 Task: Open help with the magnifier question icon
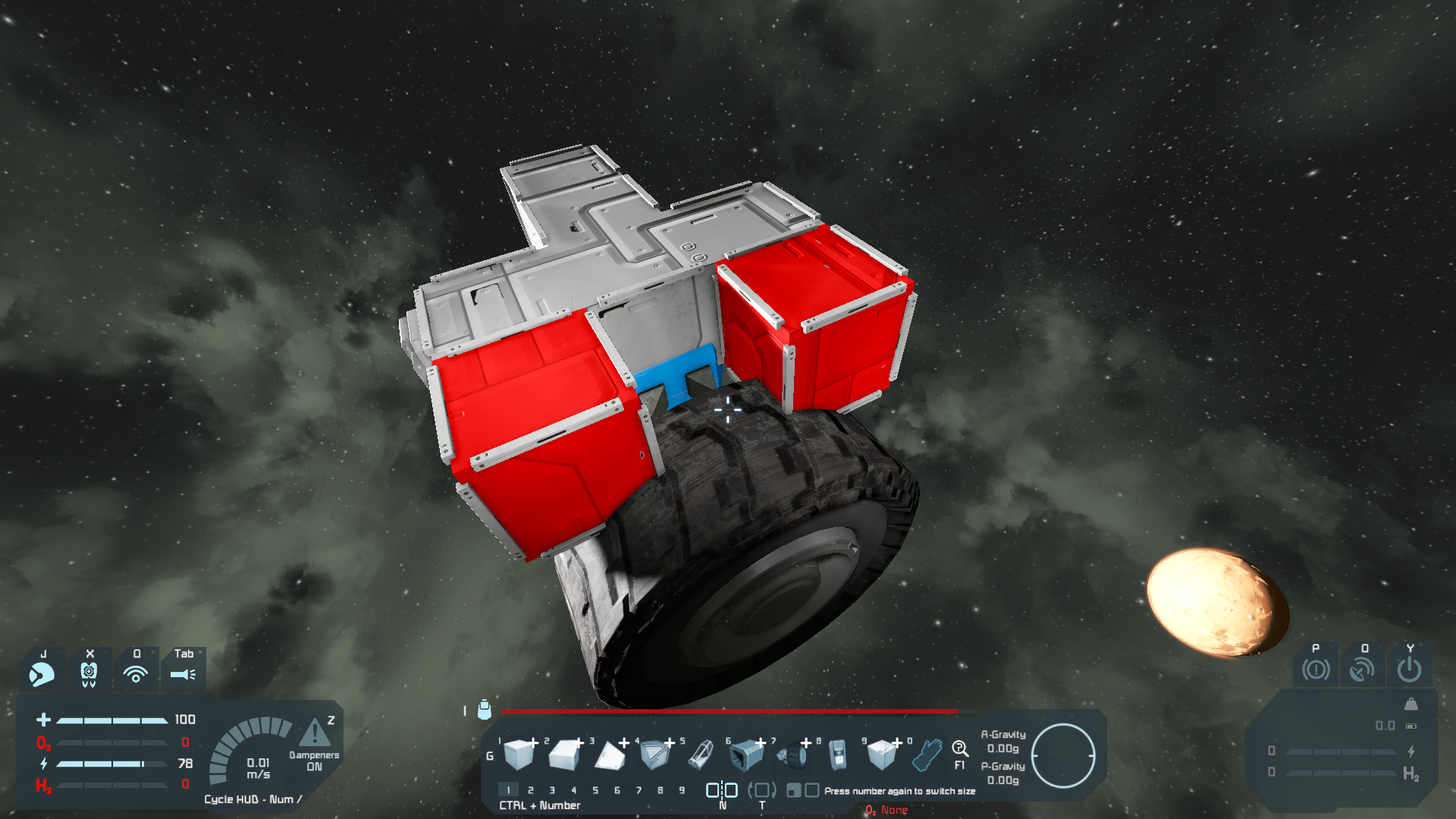point(959,749)
